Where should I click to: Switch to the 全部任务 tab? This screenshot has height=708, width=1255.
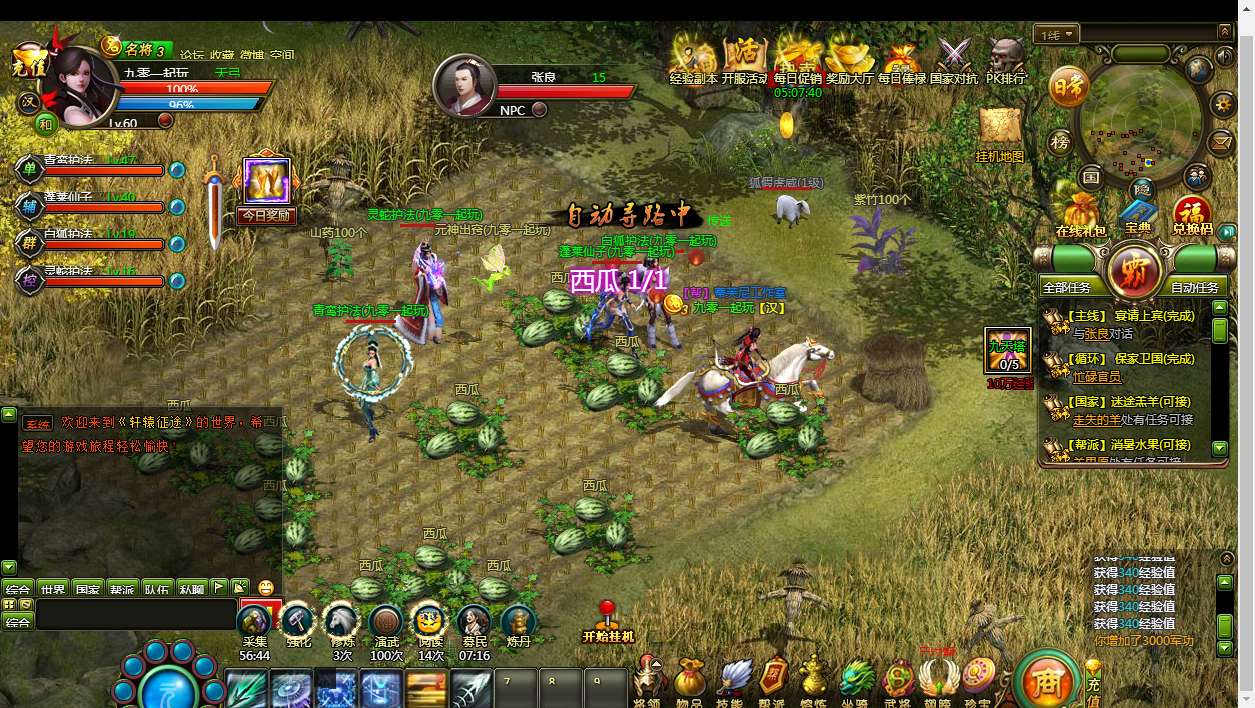tap(1071, 287)
